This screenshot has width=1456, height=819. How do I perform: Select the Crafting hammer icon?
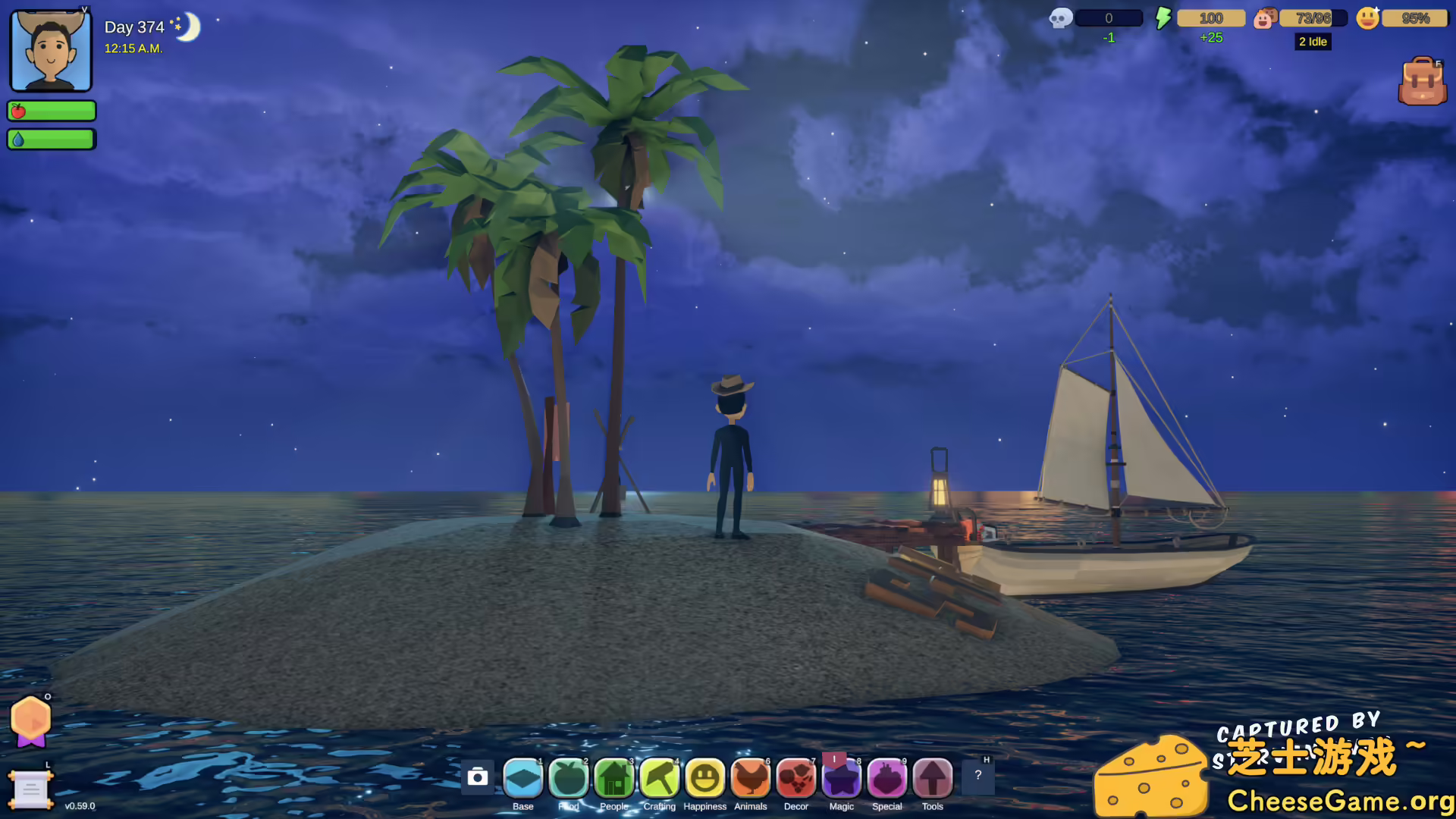[x=659, y=777]
